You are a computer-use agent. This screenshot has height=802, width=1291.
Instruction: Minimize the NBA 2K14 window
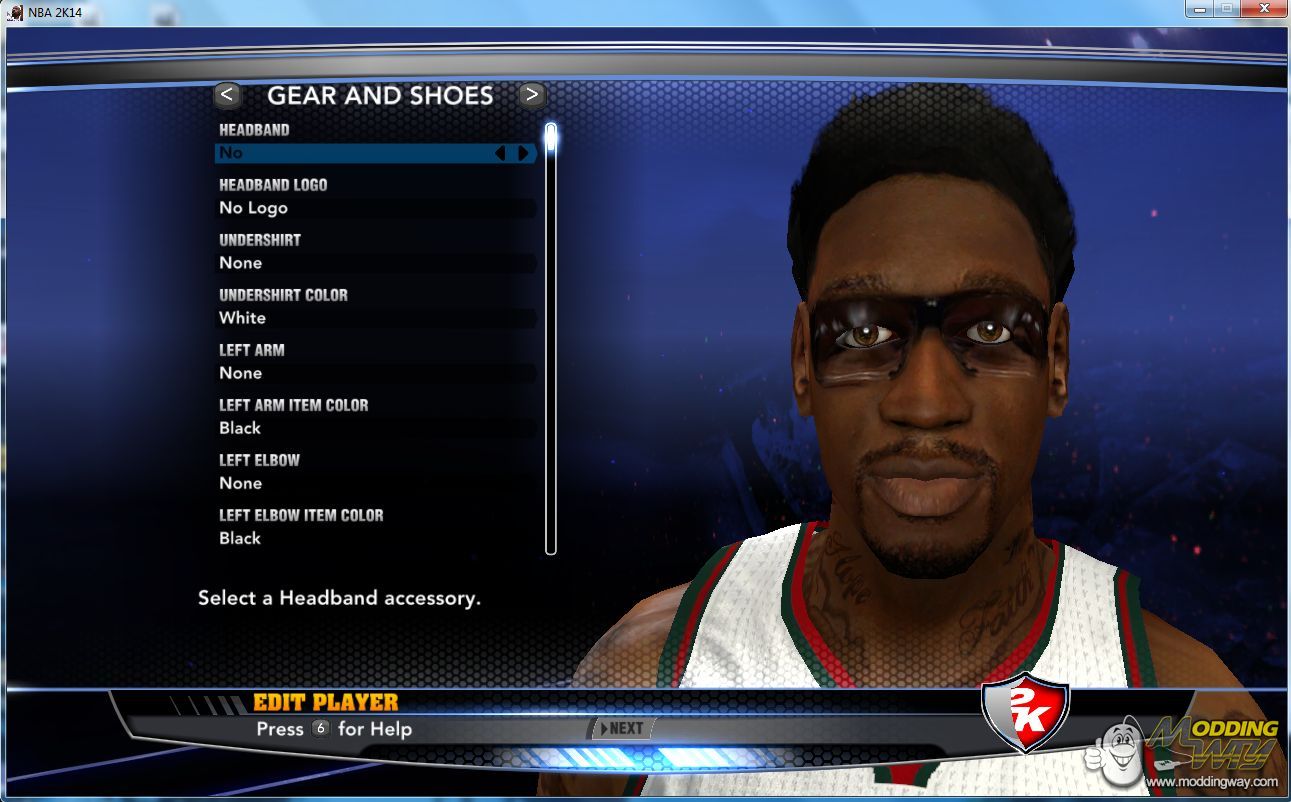click(x=1200, y=9)
